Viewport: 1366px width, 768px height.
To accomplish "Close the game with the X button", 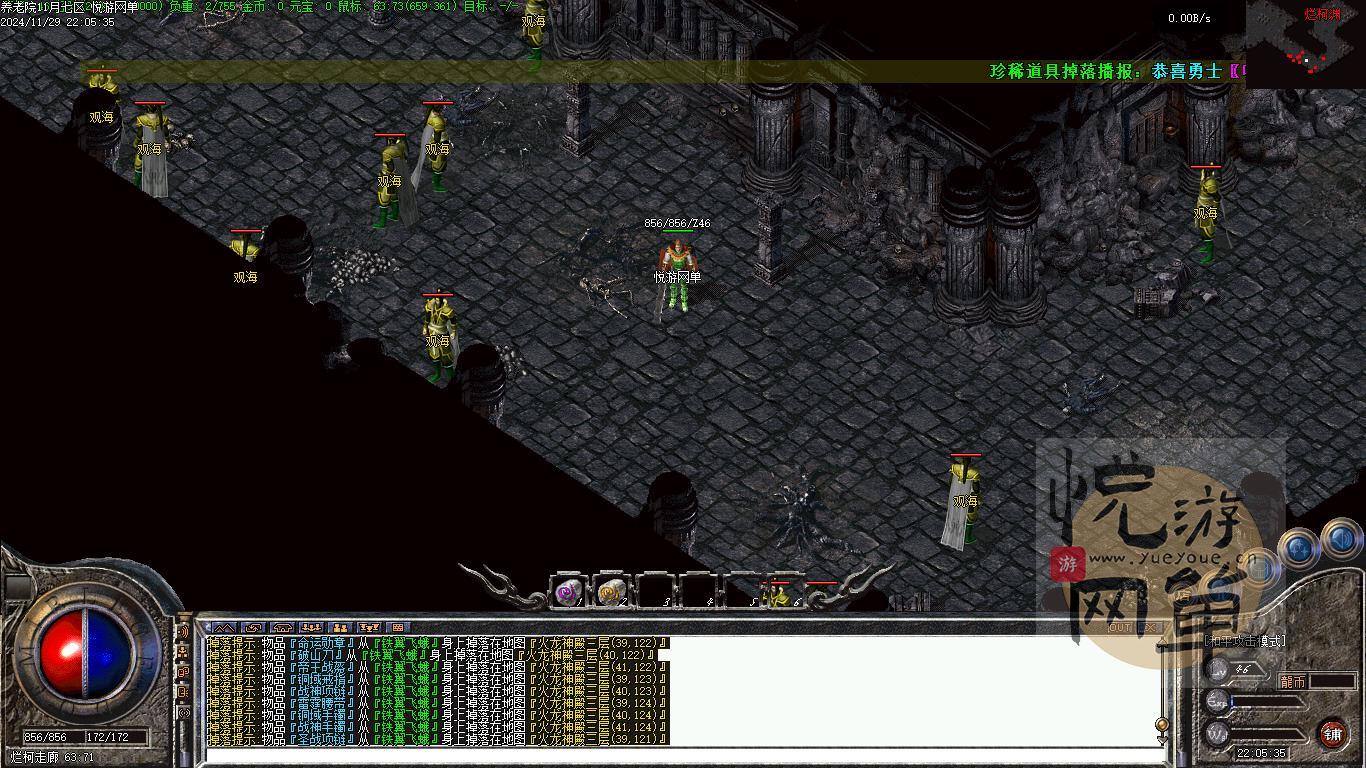I will (1150, 628).
